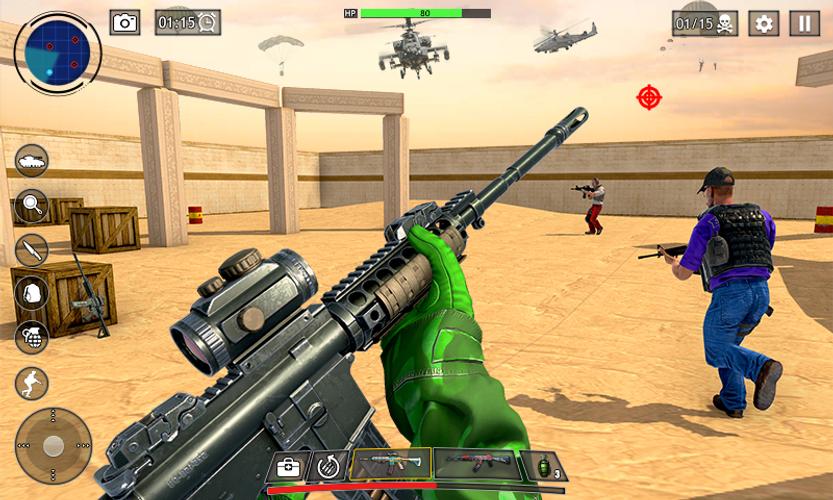Open the gear settings menu
833x500 pixels.
tap(764, 23)
